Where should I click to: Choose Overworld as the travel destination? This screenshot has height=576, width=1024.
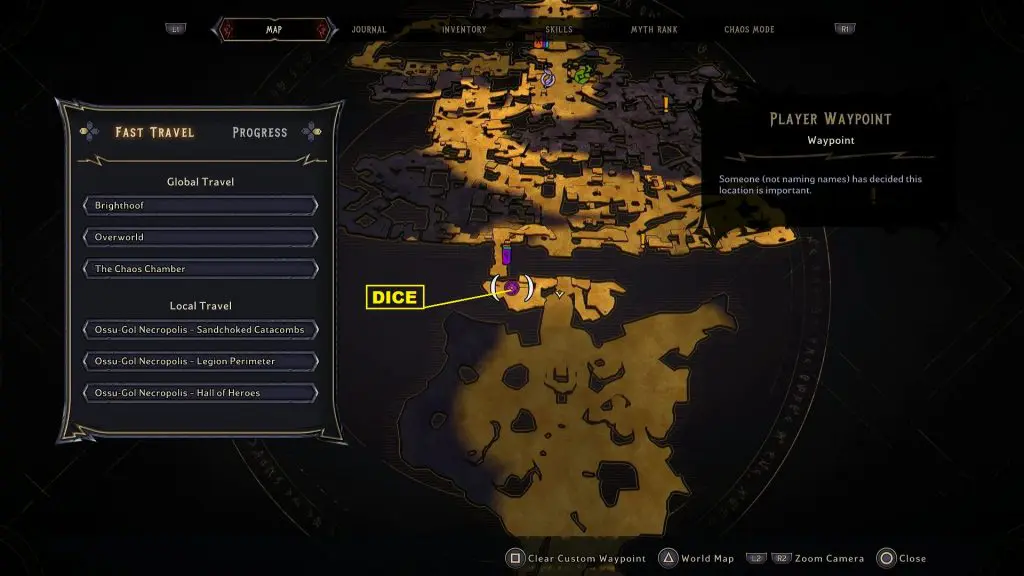[x=201, y=238]
